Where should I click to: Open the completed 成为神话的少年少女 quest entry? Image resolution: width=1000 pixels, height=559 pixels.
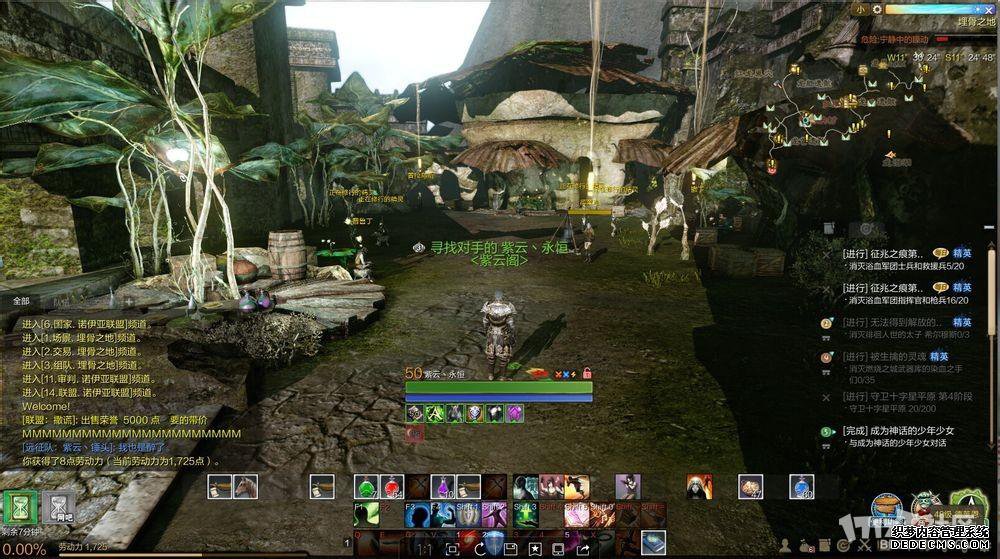coord(898,431)
